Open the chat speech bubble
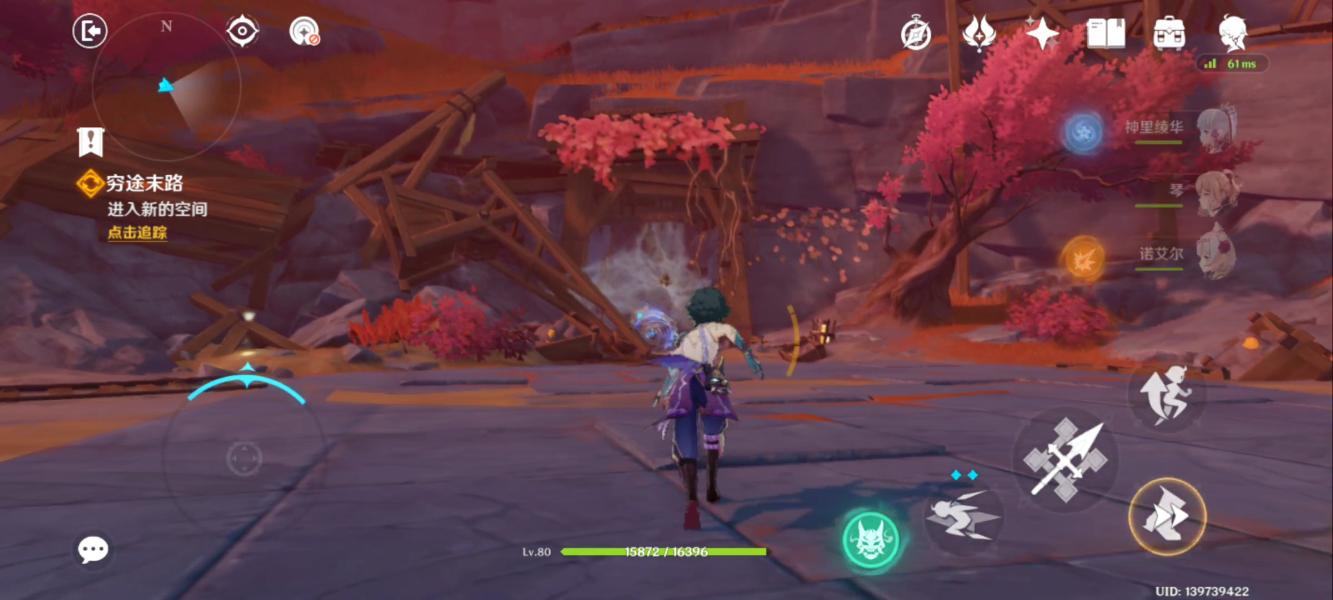The image size is (1333, 600). click(93, 548)
